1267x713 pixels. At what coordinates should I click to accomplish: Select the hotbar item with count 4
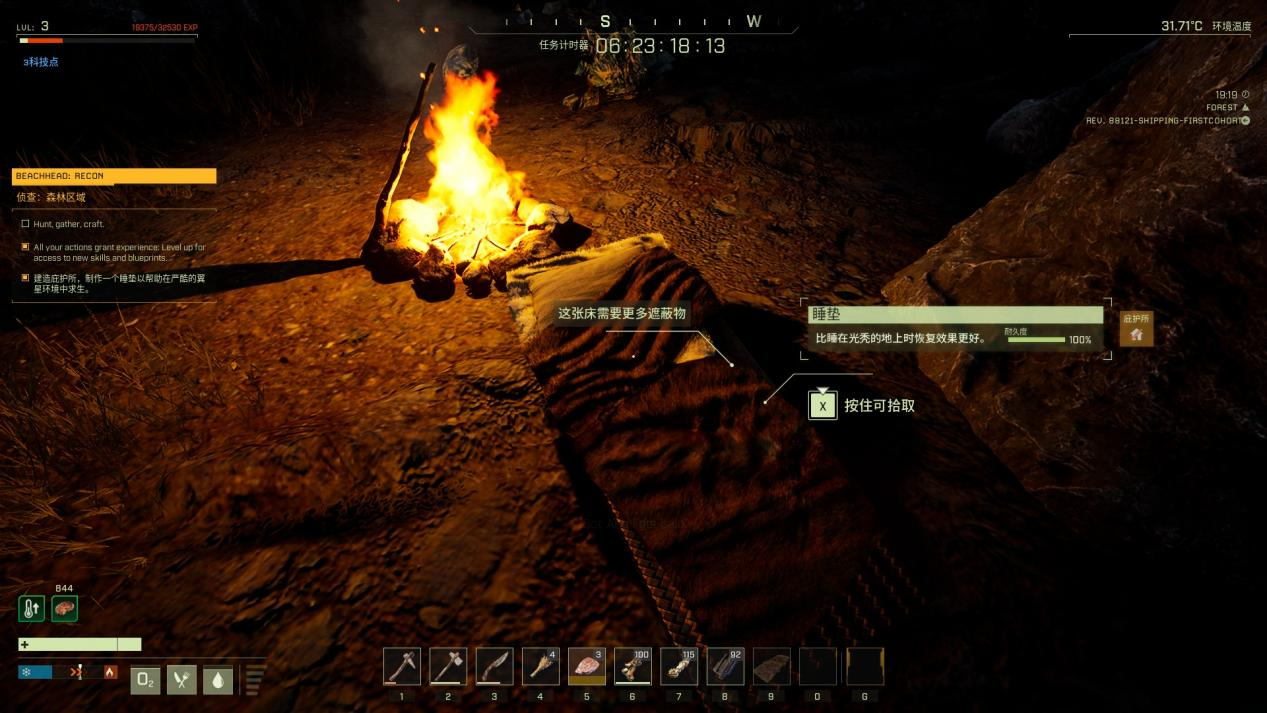coord(540,666)
